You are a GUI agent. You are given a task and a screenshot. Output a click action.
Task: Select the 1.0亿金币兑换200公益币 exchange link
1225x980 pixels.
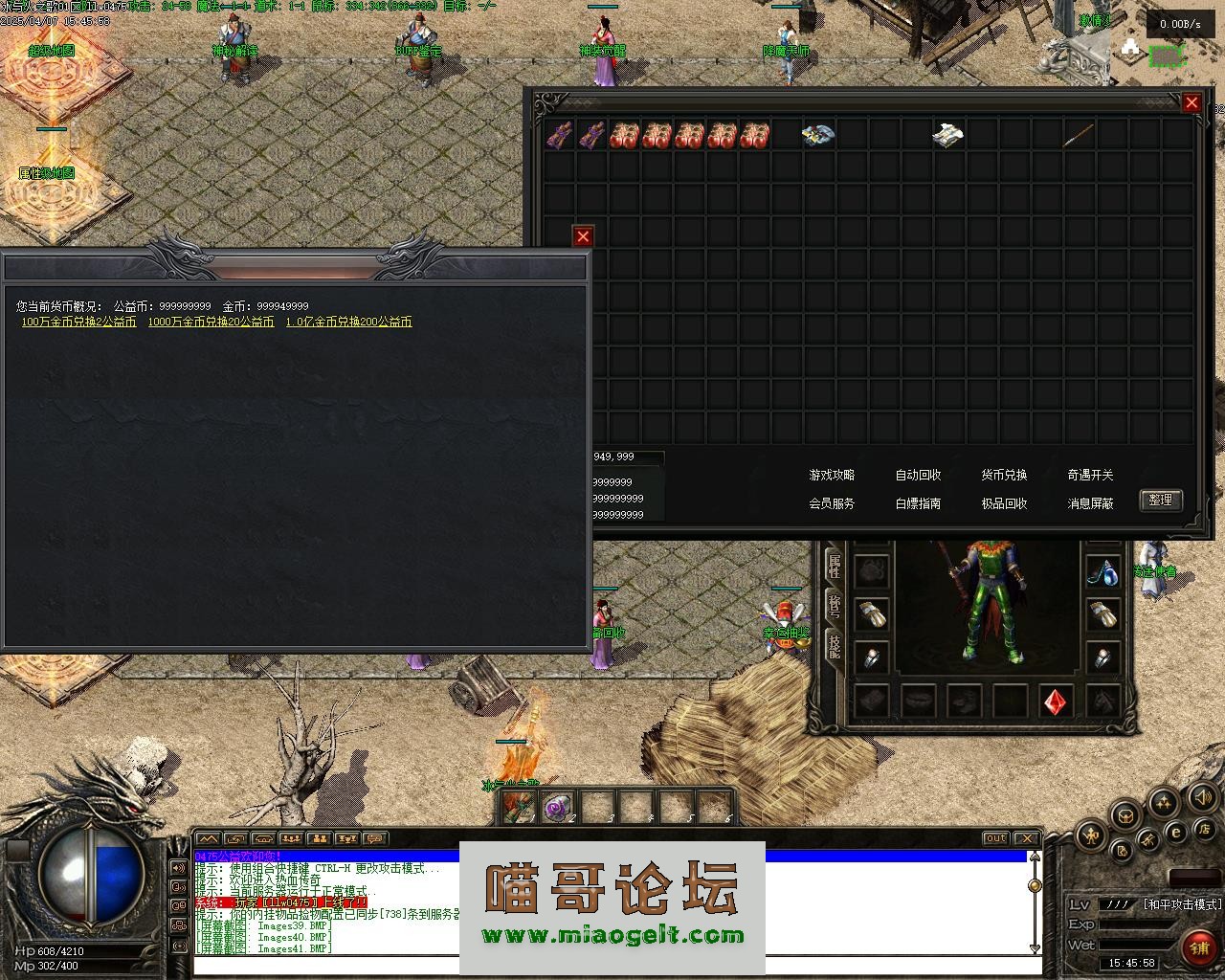tap(348, 323)
